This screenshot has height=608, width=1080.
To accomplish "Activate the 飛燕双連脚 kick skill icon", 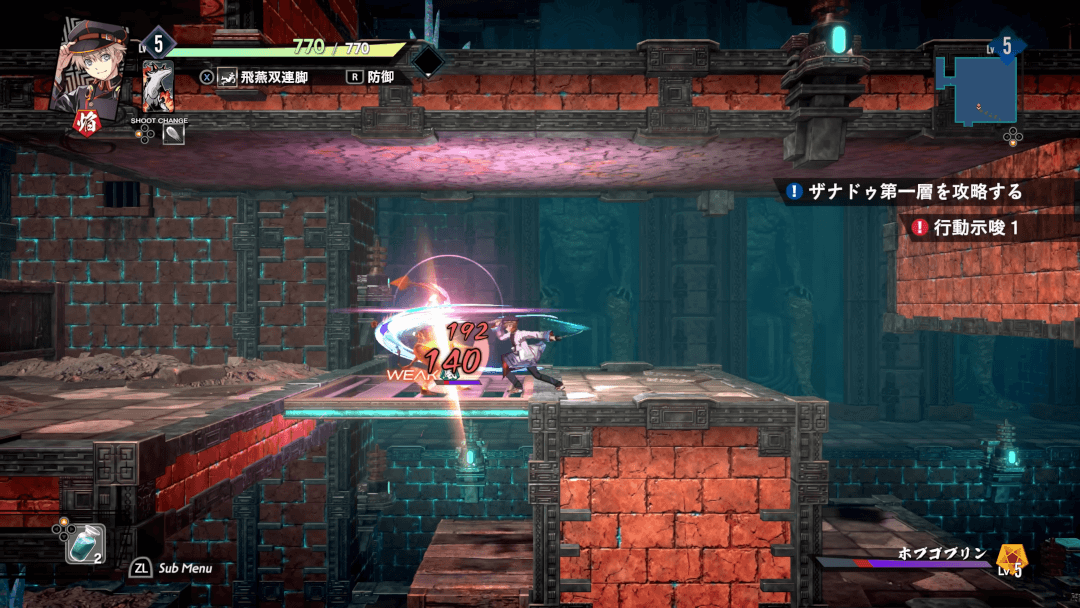I will pos(228,76).
